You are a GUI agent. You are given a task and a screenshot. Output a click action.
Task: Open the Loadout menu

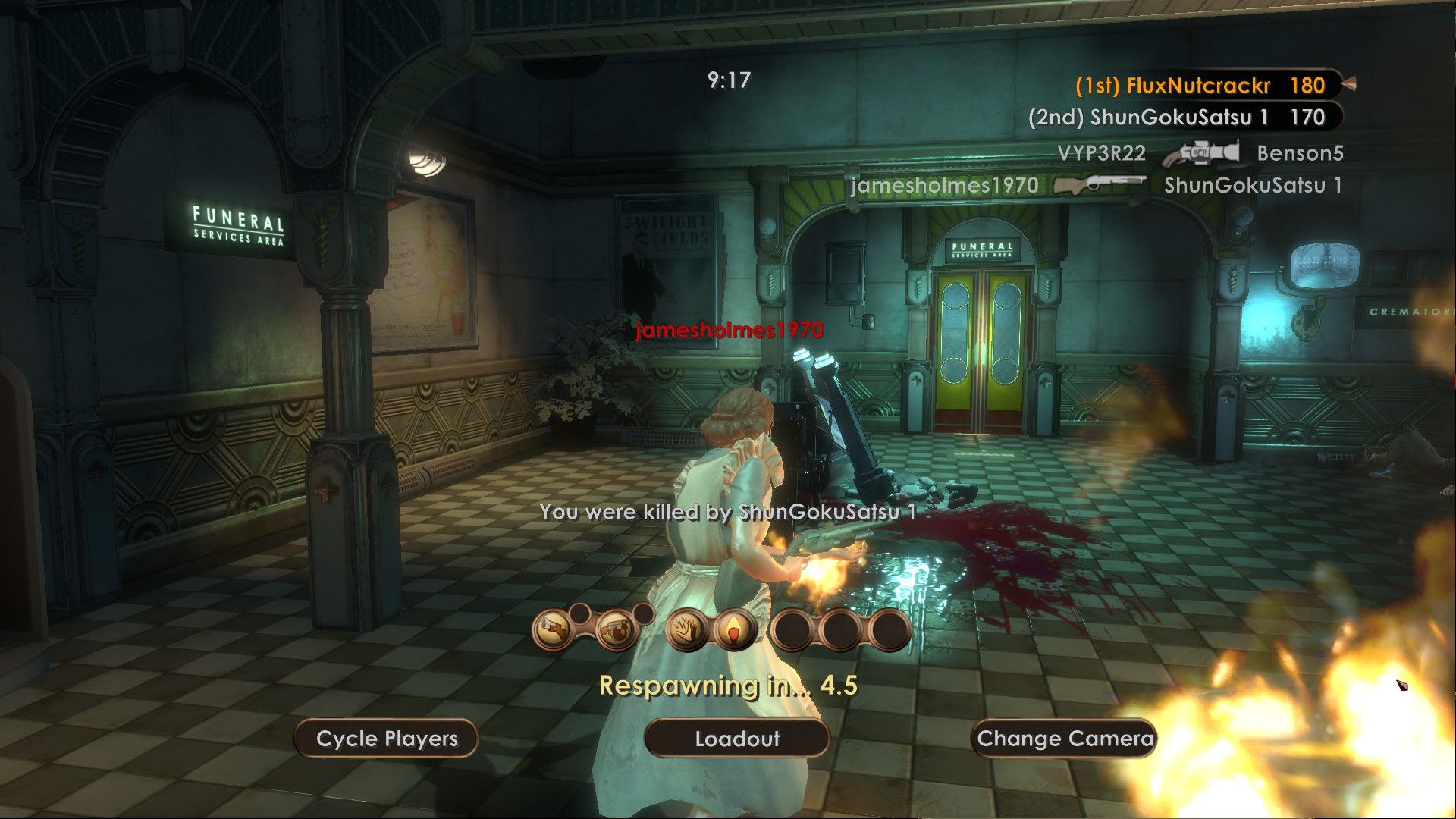736,739
